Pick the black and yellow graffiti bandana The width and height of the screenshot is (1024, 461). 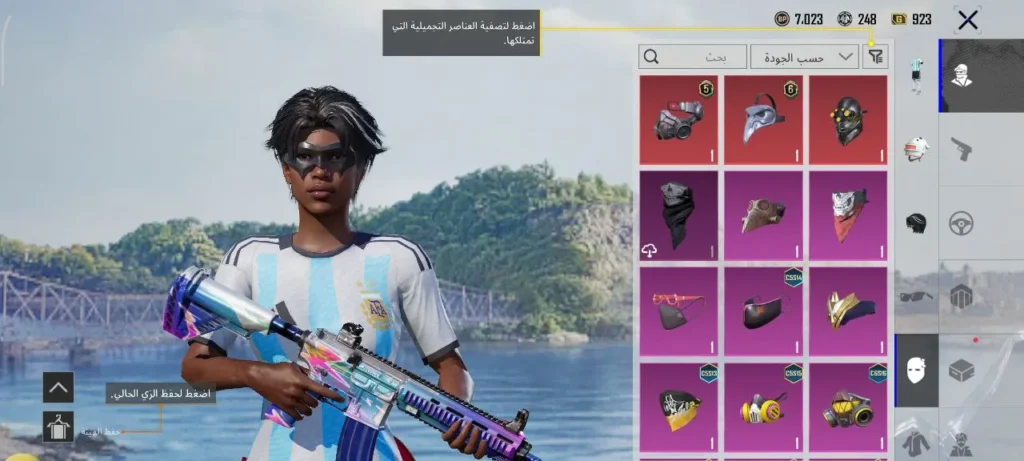(678, 406)
